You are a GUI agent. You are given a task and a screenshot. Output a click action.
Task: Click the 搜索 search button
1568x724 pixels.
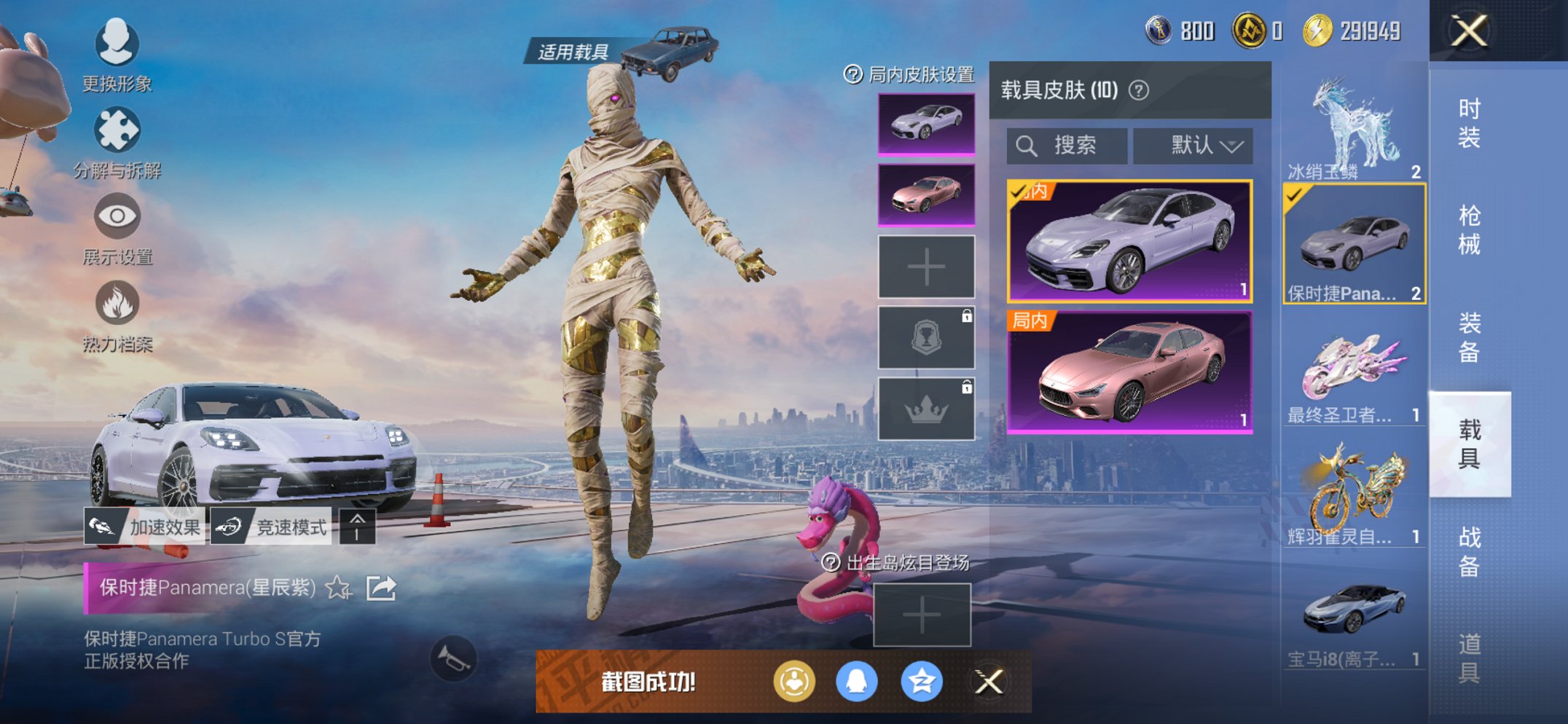point(1067,145)
